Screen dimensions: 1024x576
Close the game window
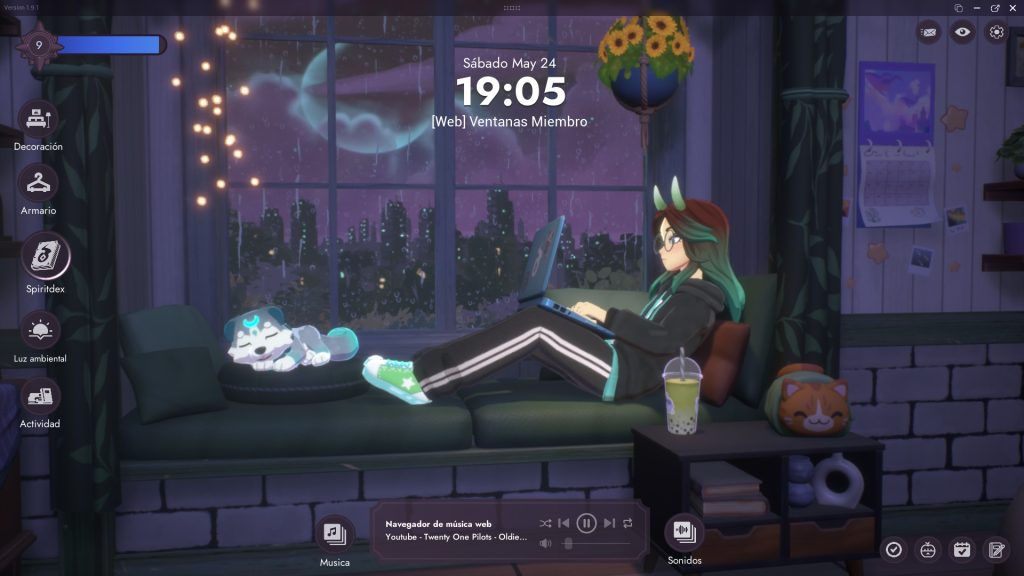pos(1013,8)
